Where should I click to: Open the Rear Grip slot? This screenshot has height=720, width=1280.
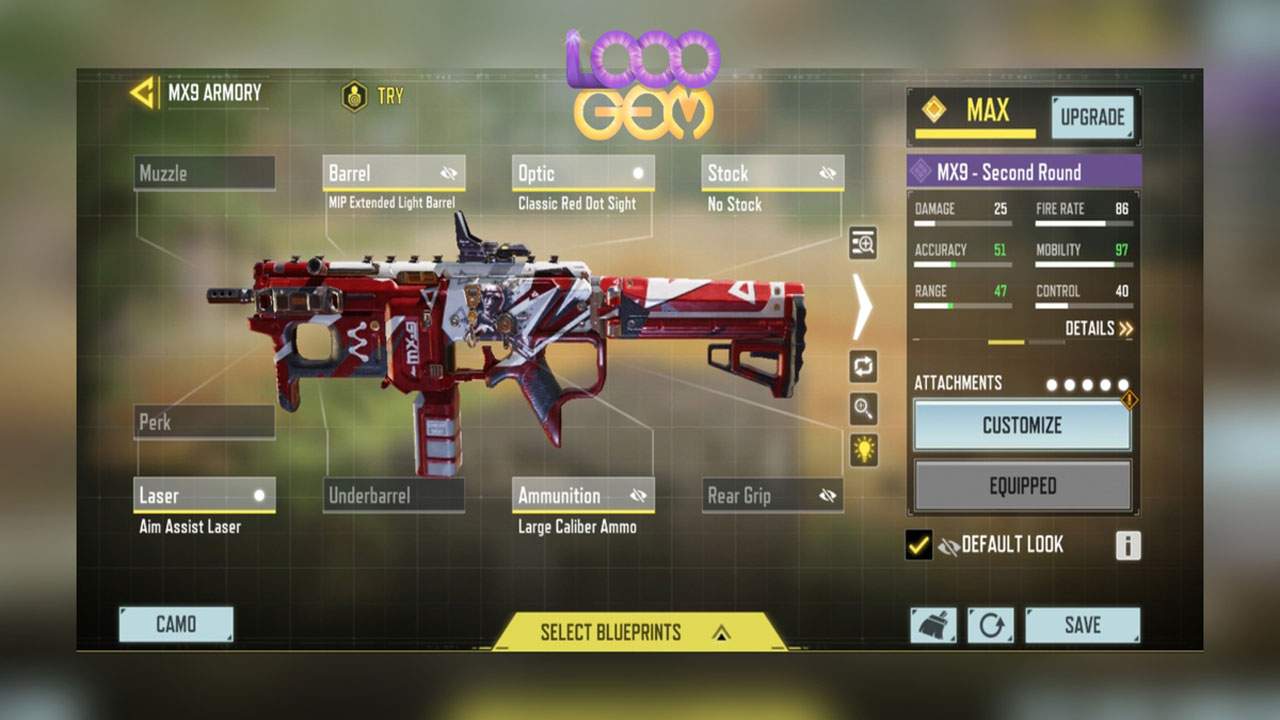pyautogui.click(x=772, y=495)
